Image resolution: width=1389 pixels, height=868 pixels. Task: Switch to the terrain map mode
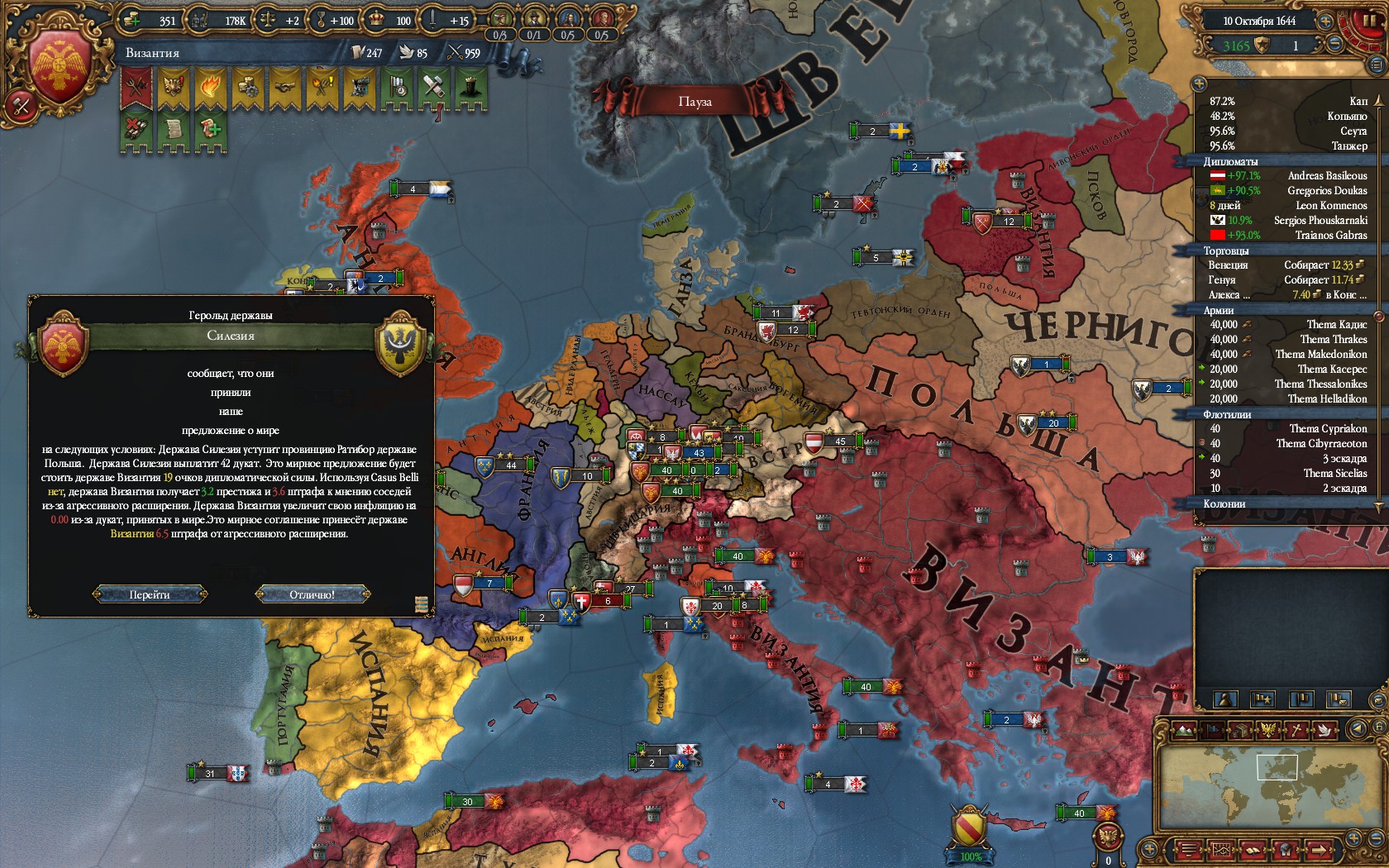click(x=1185, y=730)
